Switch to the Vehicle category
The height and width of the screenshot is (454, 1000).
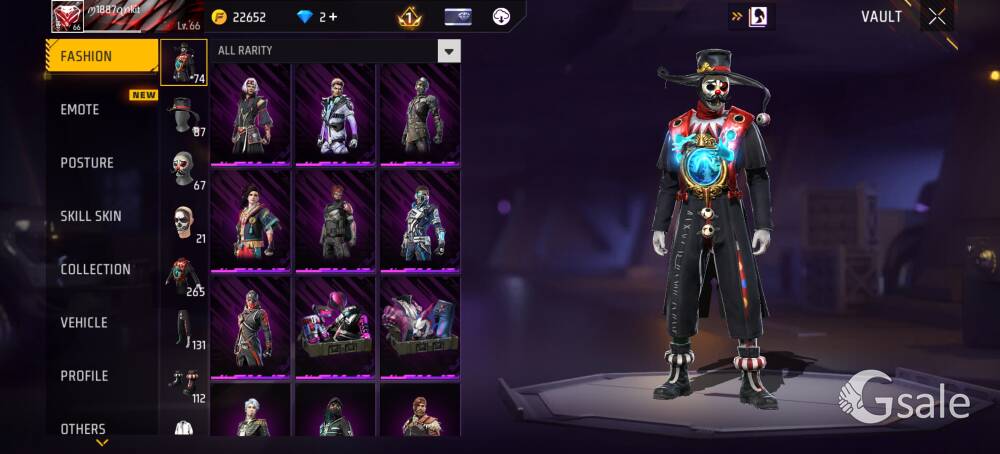84,322
